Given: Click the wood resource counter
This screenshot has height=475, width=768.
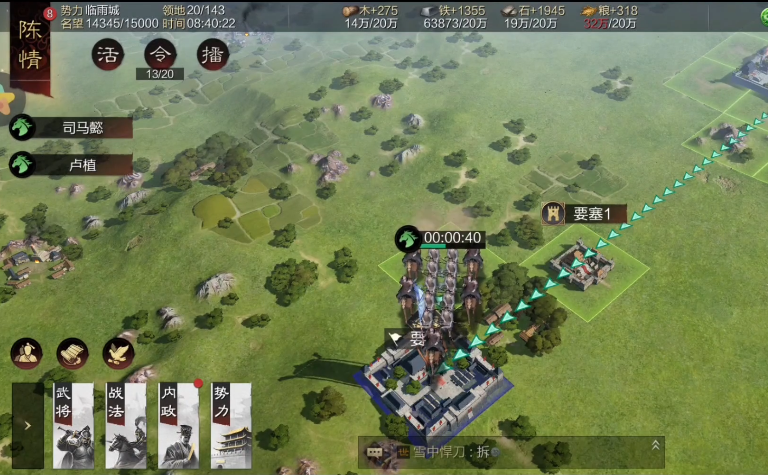Looking at the screenshot, I should [x=371, y=16].
